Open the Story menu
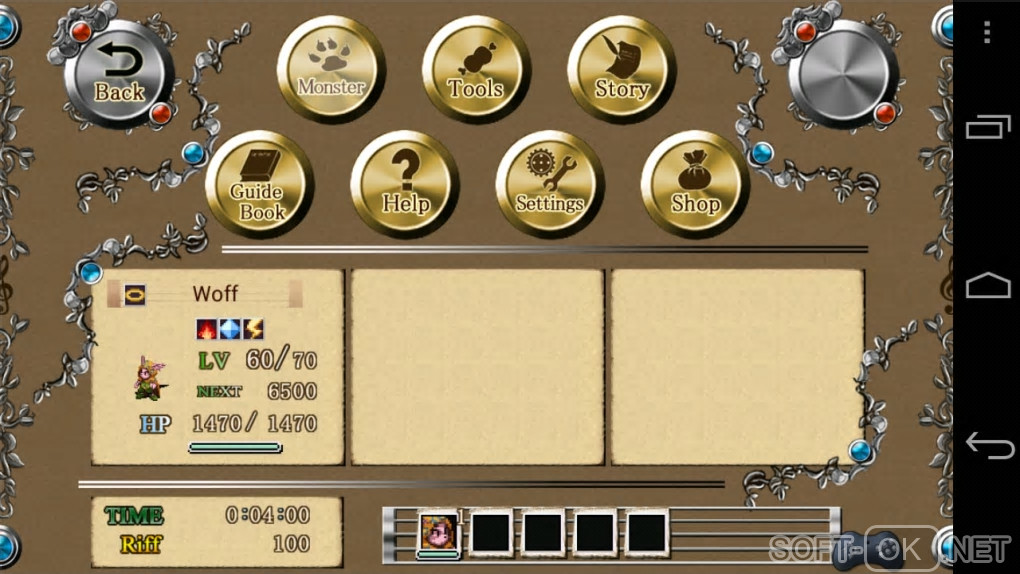 pyautogui.click(x=621, y=70)
